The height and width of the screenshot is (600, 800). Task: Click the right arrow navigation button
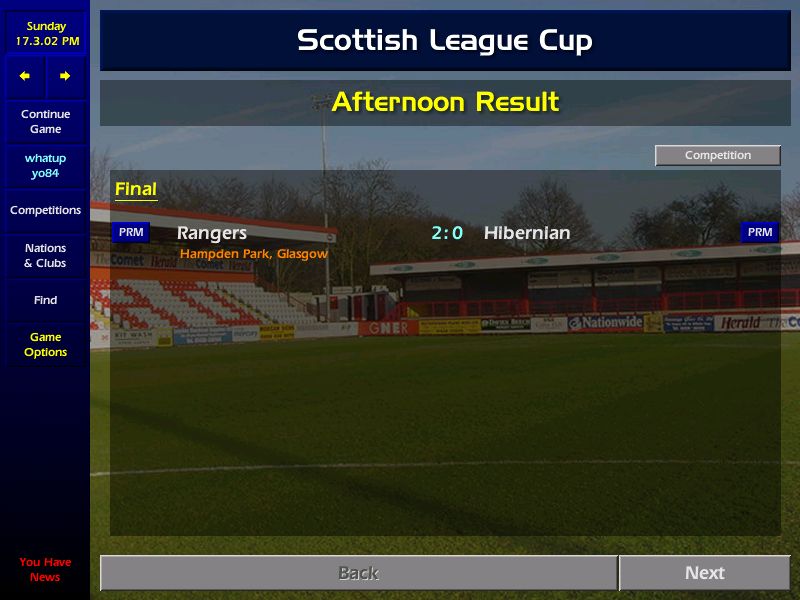coord(65,76)
